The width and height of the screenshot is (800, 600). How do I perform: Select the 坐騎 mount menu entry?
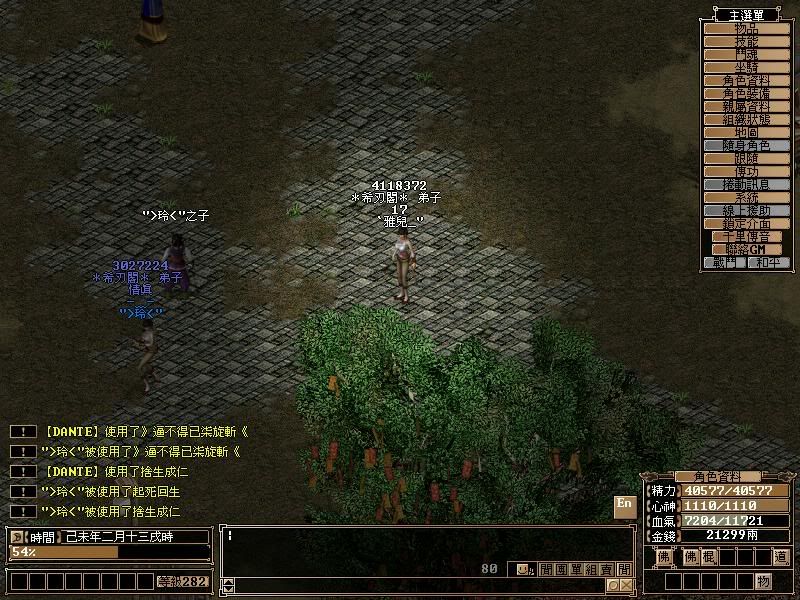[746, 67]
